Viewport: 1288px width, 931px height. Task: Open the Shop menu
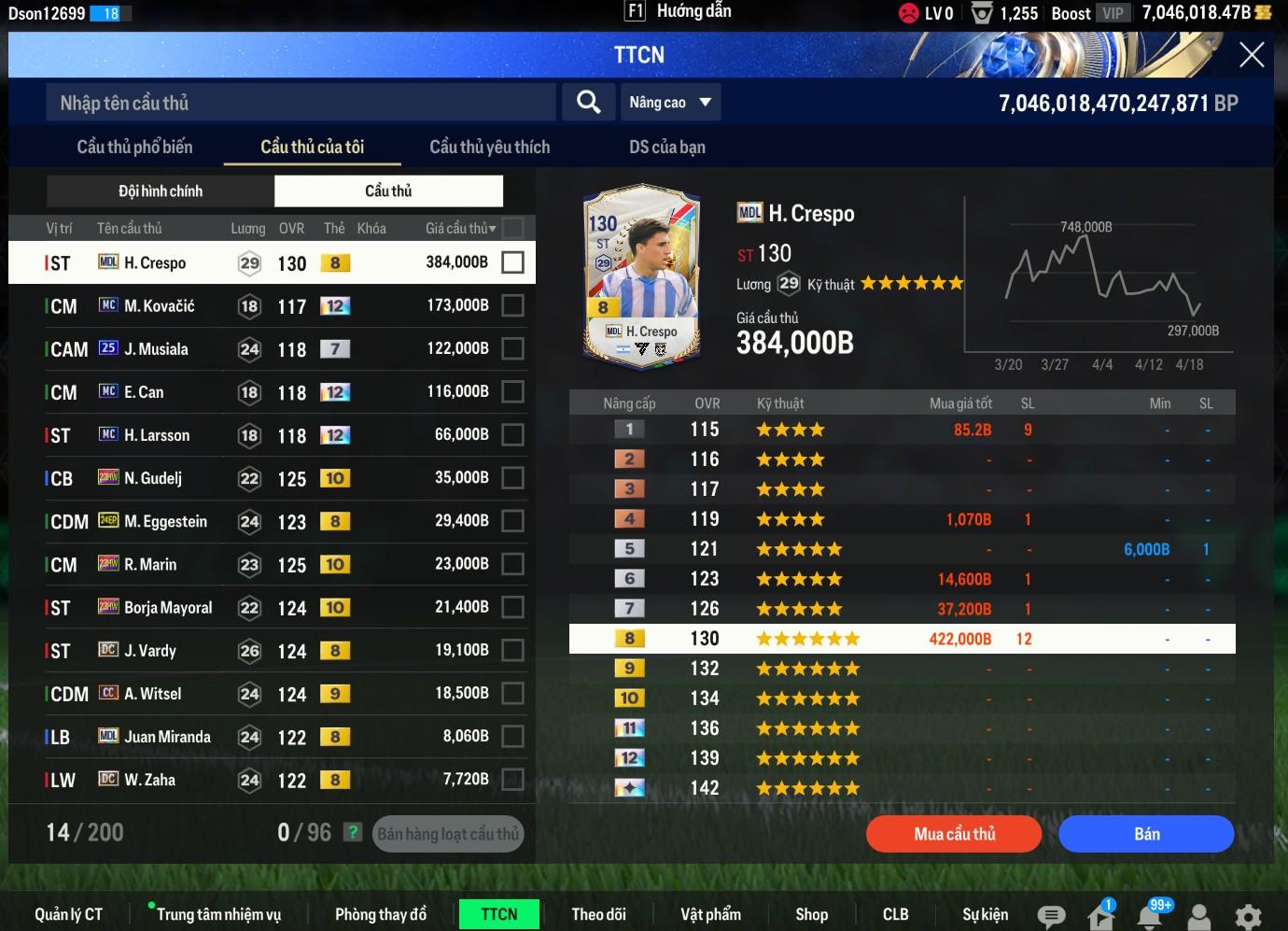tap(811, 914)
